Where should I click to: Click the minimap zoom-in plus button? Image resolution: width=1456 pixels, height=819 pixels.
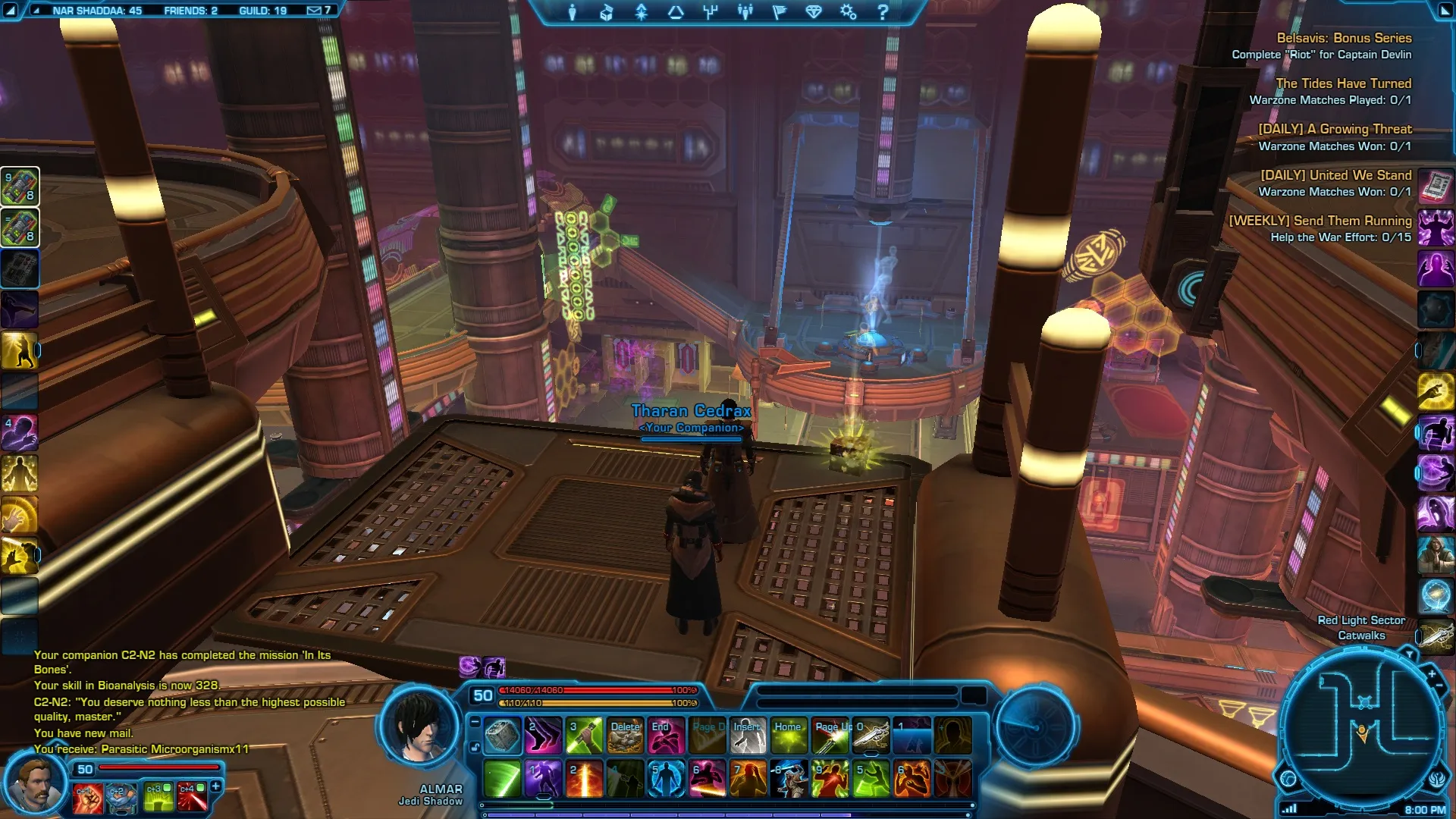click(x=1432, y=673)
